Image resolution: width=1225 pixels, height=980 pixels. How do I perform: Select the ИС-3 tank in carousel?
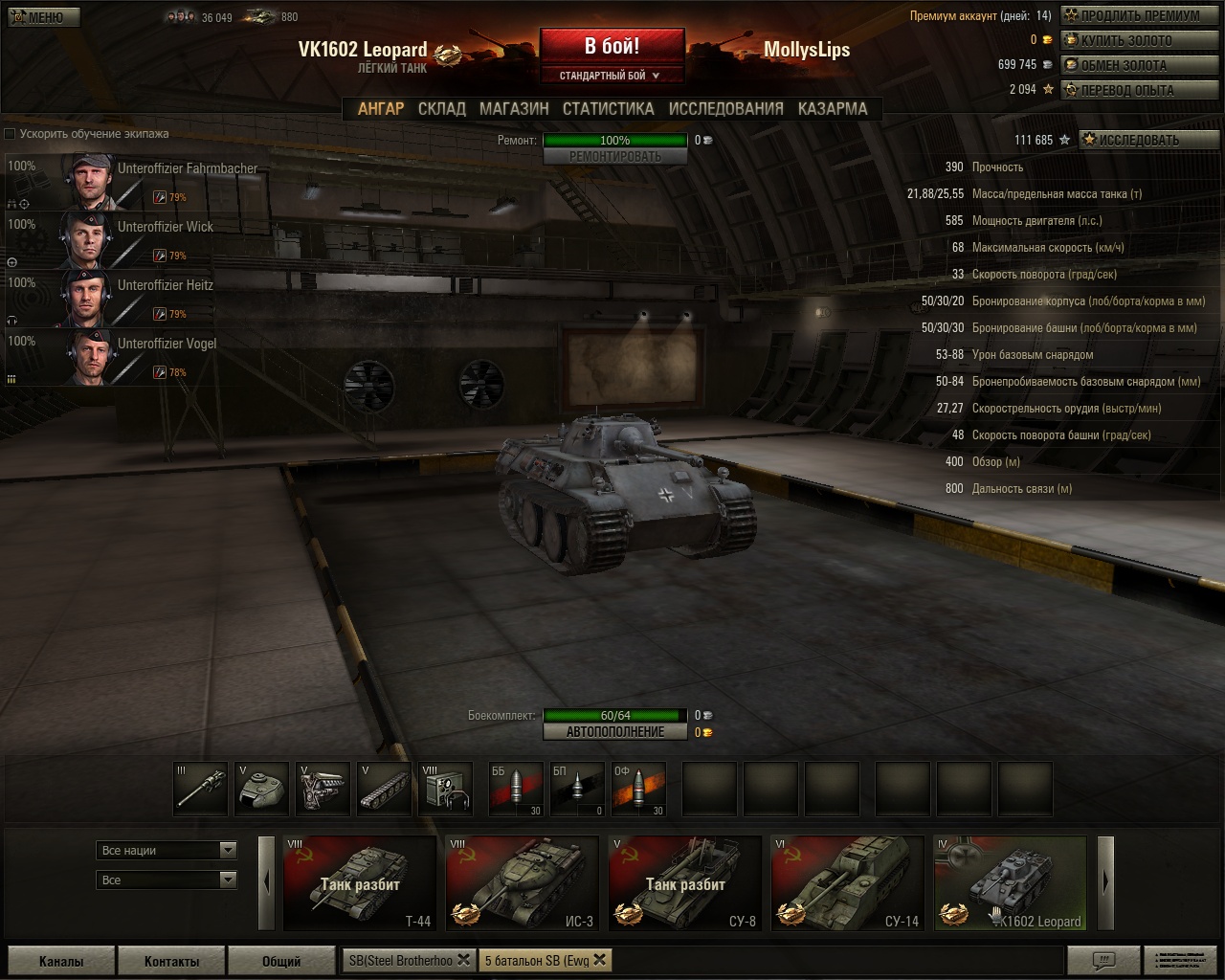click(x=523, y=883)
